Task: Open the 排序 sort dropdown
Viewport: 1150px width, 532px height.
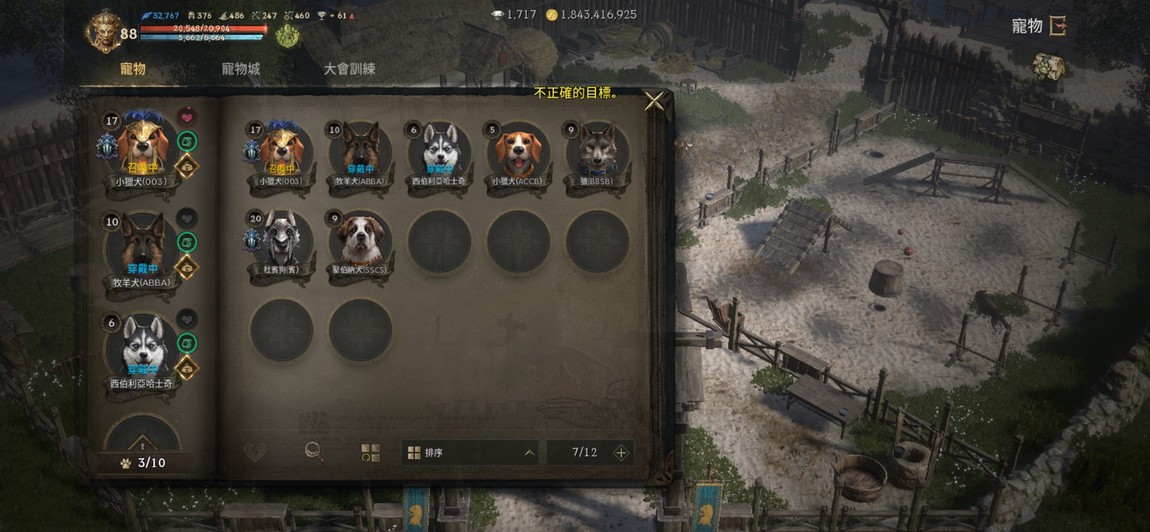Action: pos(469,453)
